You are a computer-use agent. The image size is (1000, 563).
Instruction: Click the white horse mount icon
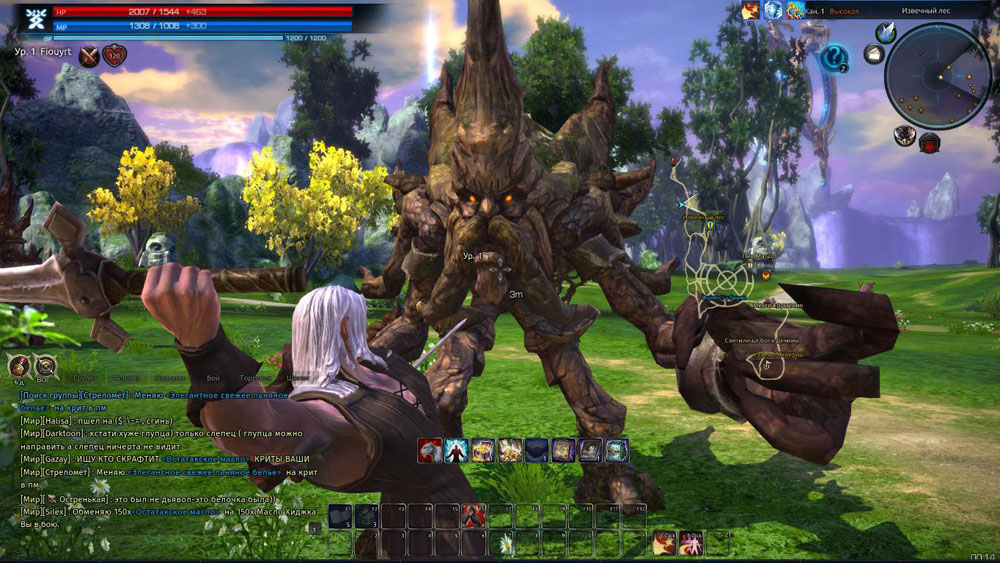click(x=430, y=451)
